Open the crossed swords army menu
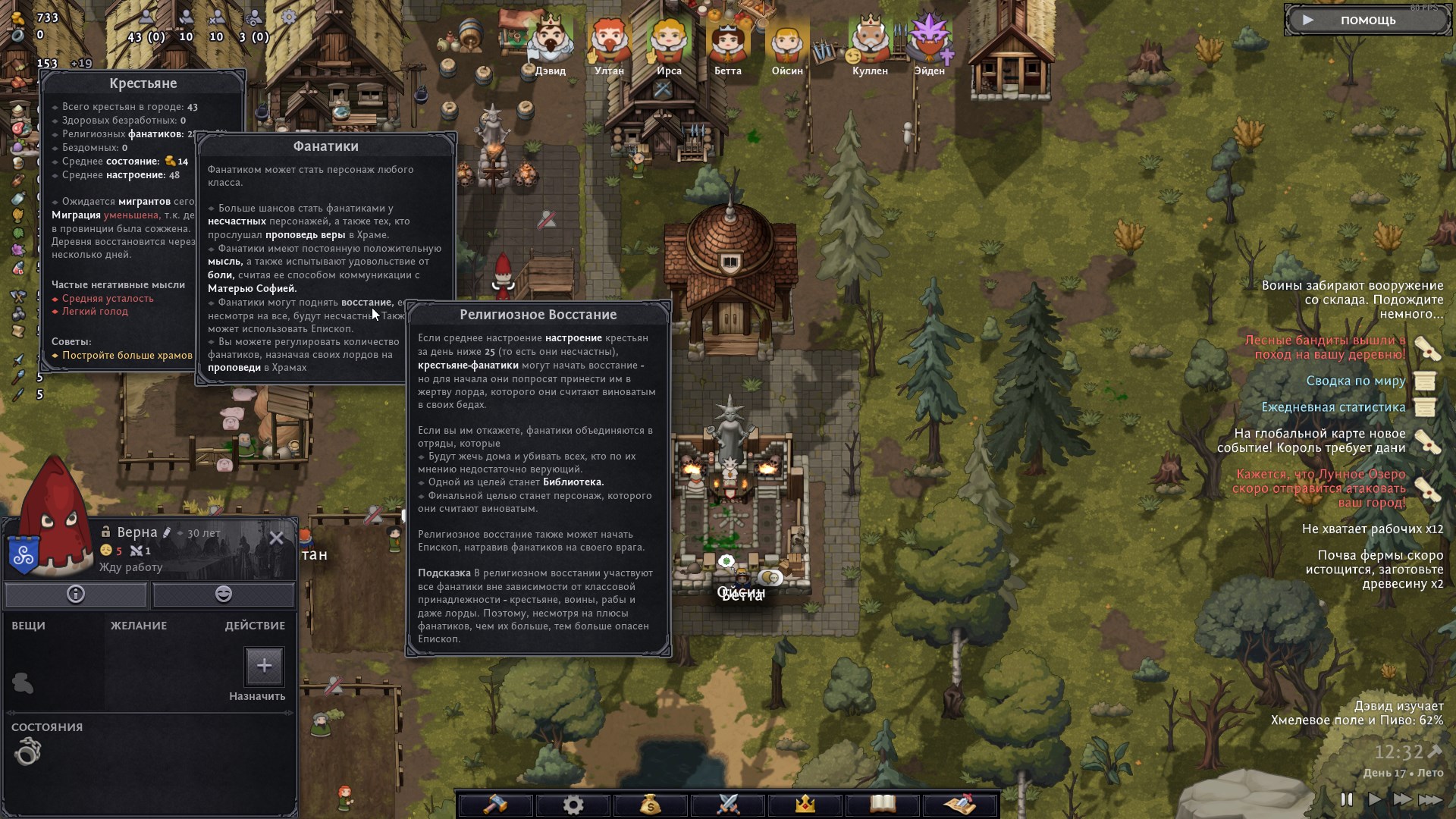The width and height of the screenshot is (1456, 819). (728, 804)
